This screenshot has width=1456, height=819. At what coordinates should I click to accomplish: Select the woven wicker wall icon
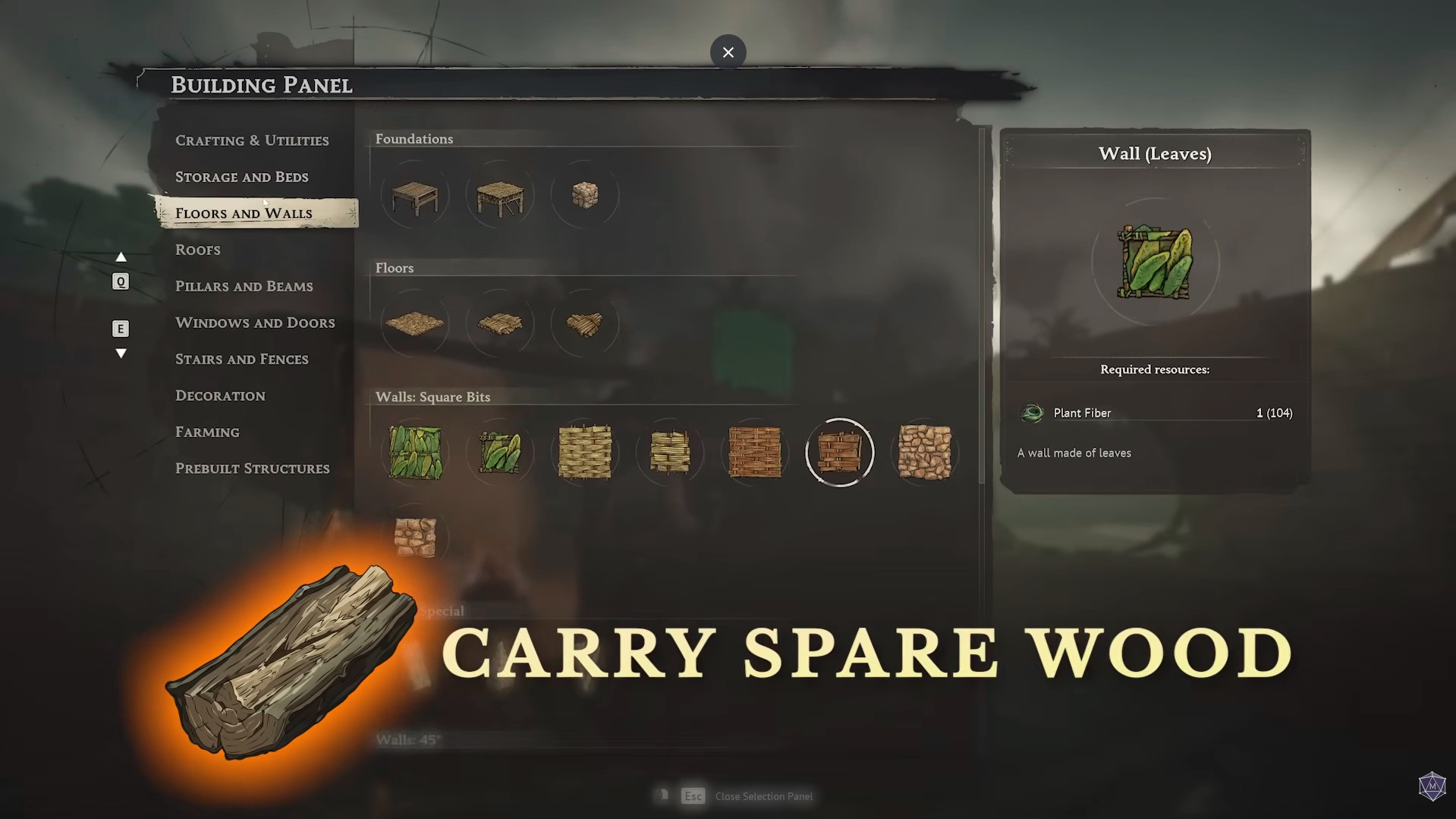tap(585, 452)
